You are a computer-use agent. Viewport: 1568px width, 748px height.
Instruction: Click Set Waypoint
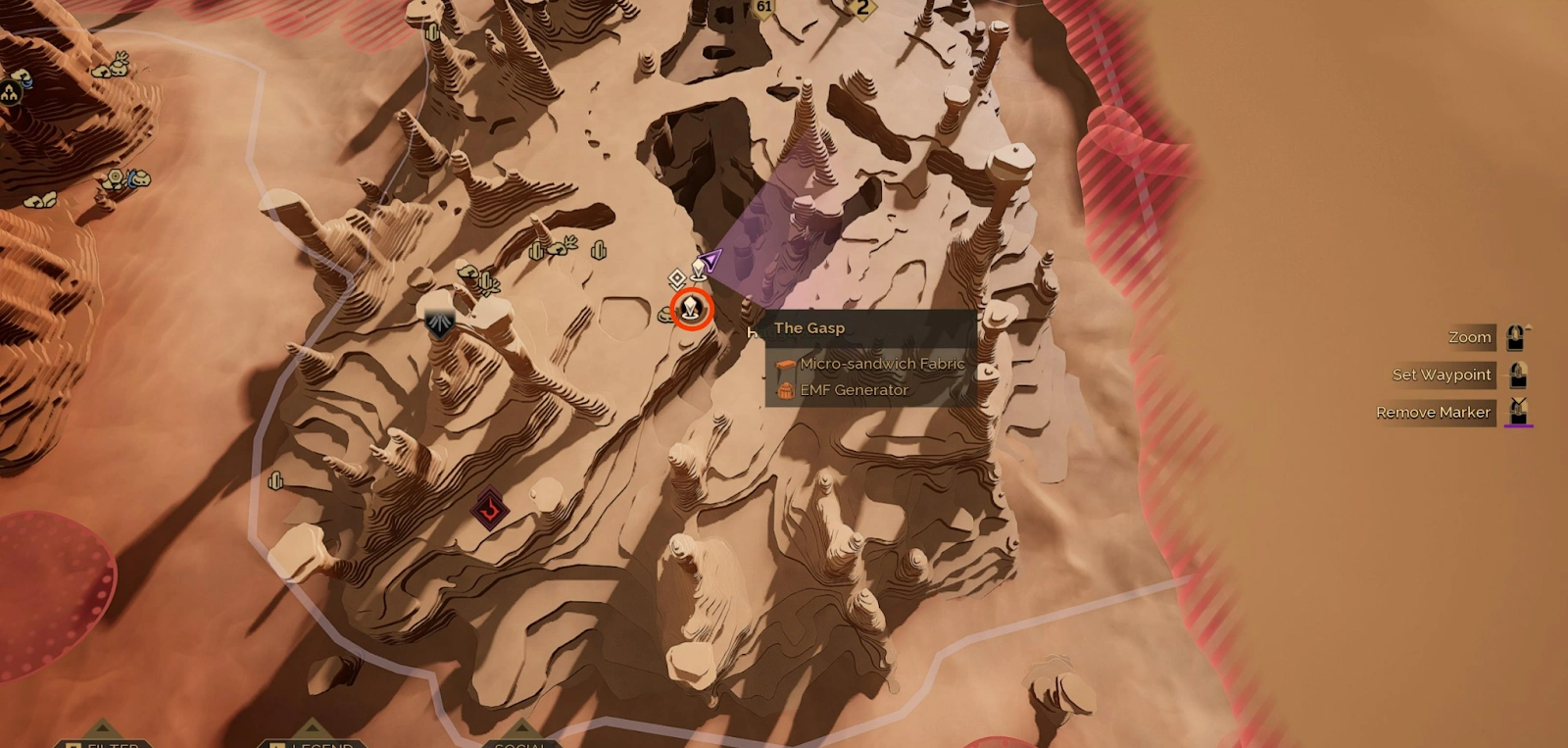click(x=1442, y=374)
